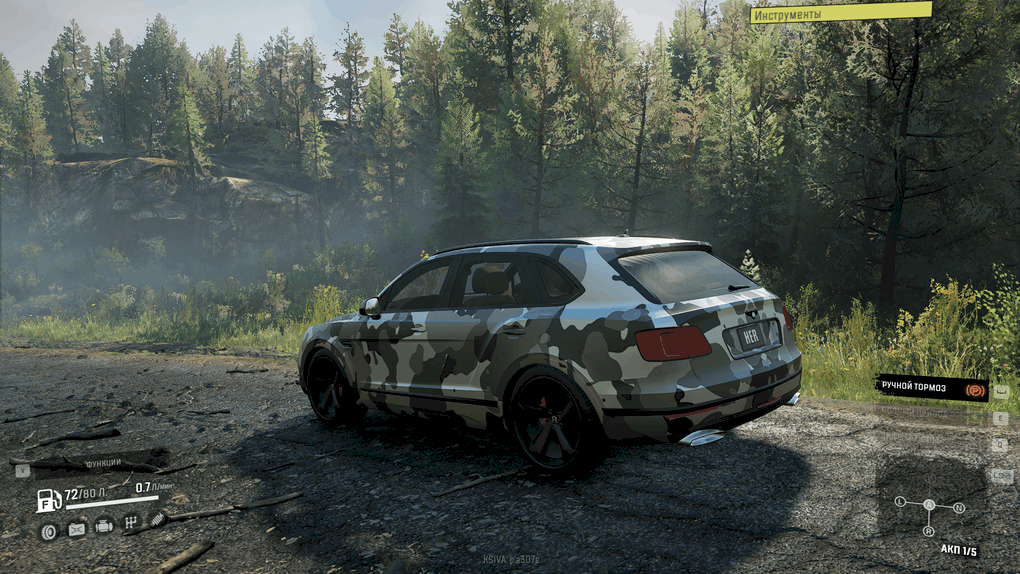Click the fuel pump icon
This screenshot has height=574, width=1020.
48,500
